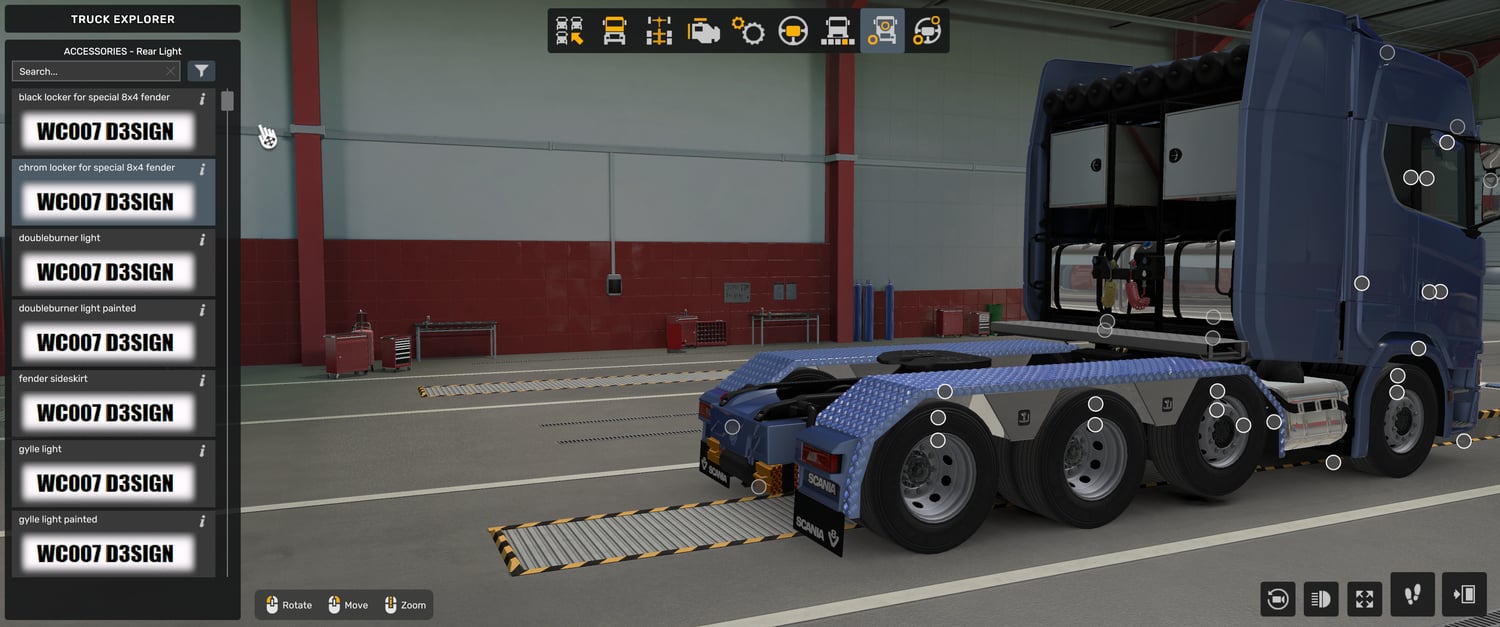Open the accessory filter funnel button
The image size is (1500, 627).
pyautogui.click(x=202, y=71)
